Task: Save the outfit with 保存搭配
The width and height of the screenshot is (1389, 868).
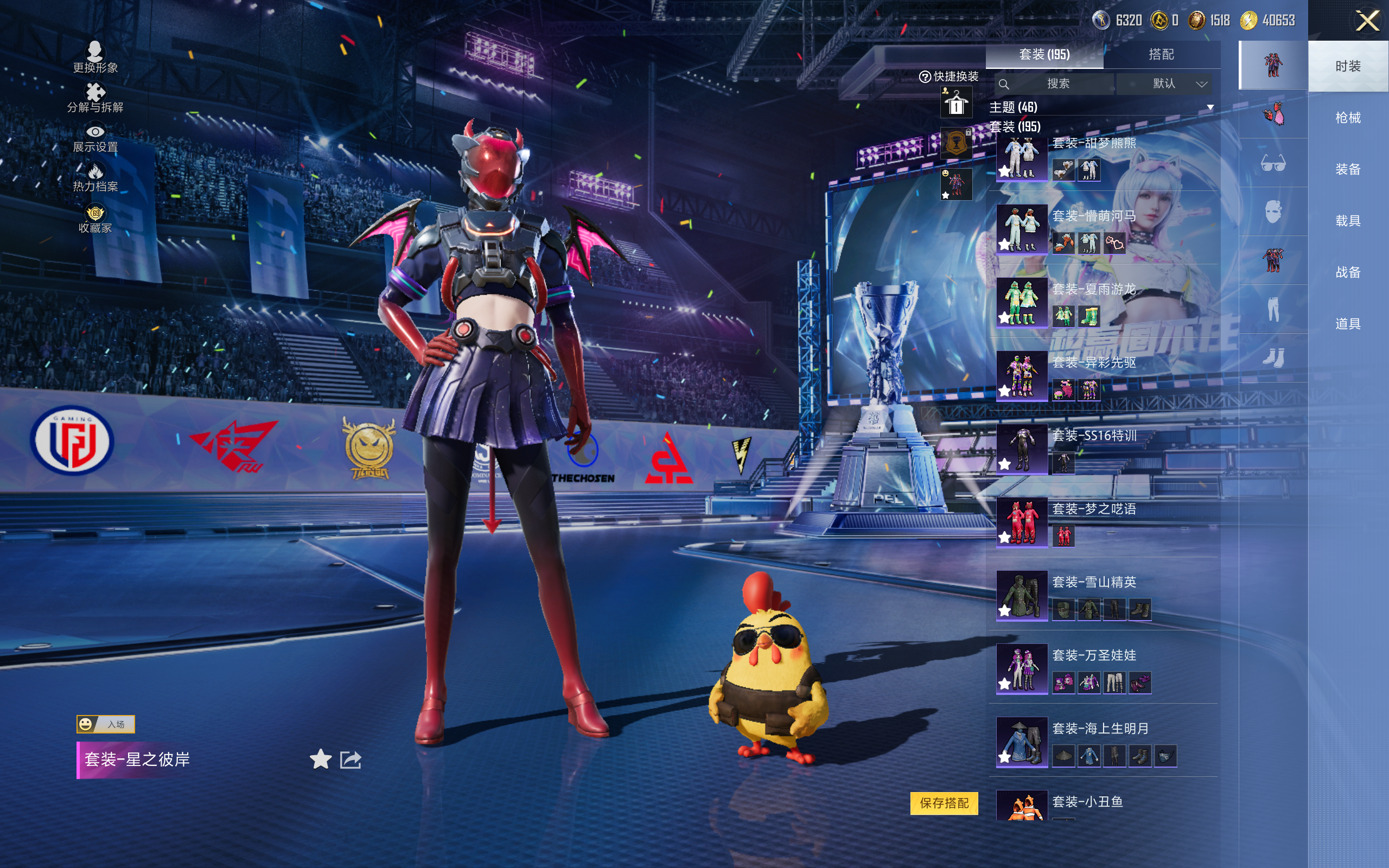Action: 944,802
